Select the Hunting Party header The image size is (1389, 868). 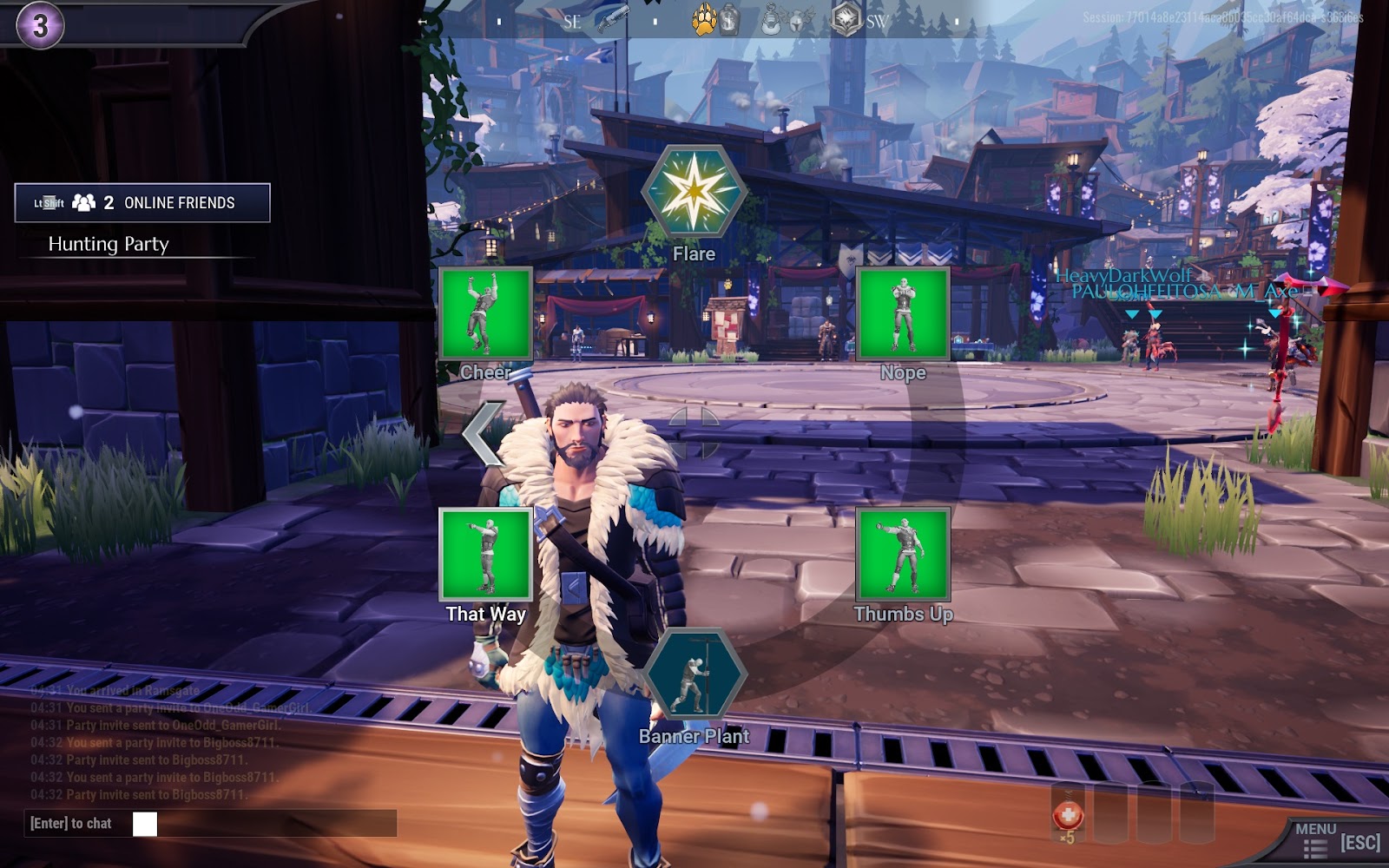pos(109,244)
